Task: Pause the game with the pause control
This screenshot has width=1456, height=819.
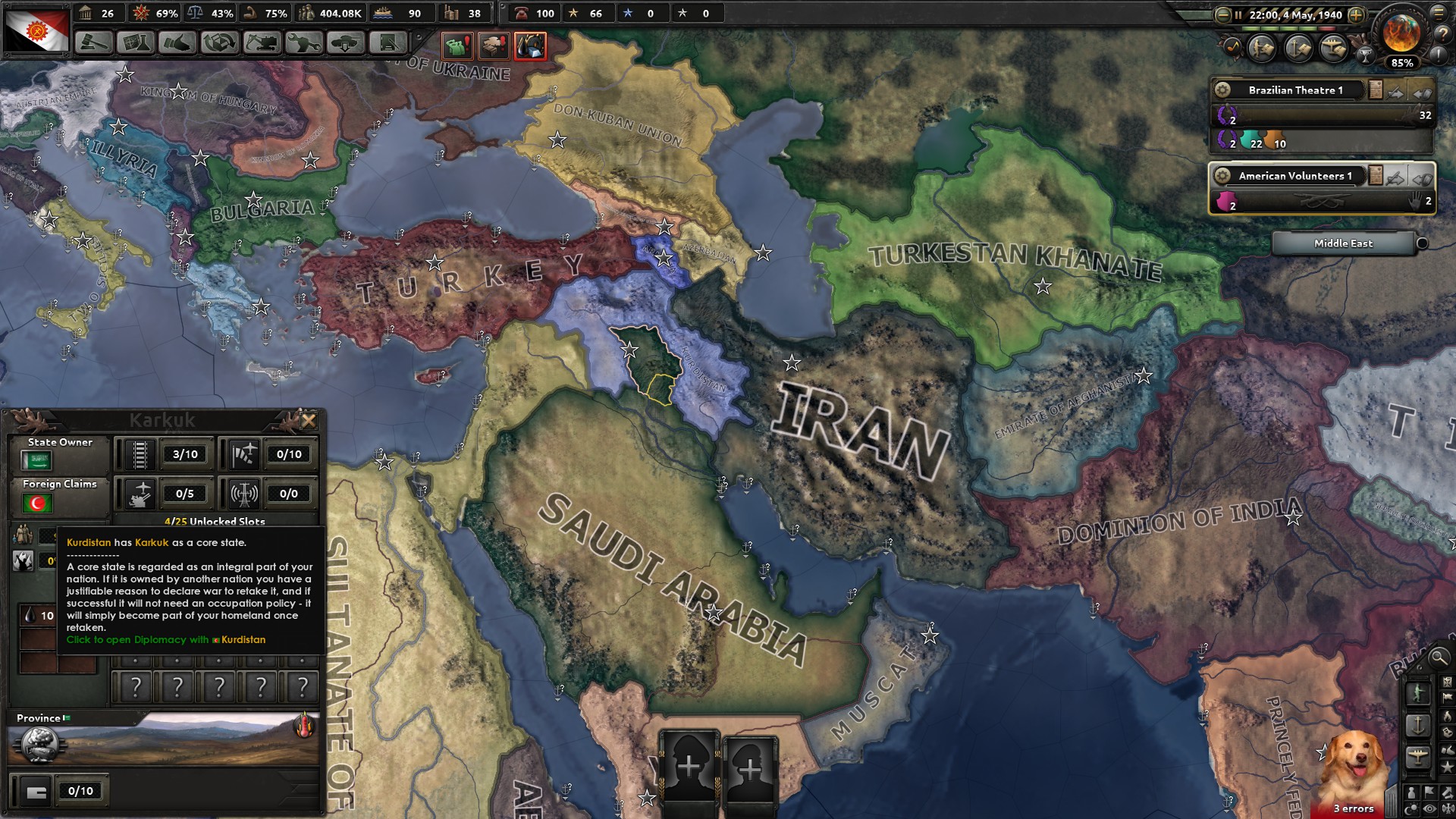Action: coord(1238,15)
